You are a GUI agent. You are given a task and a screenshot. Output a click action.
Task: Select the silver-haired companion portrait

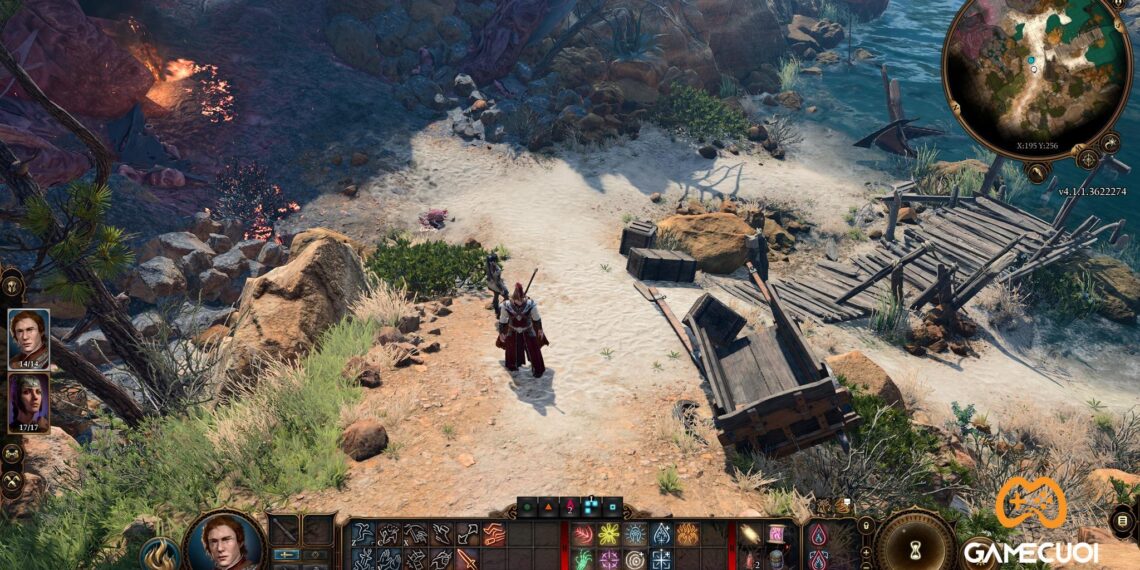(x=28, y=403)
